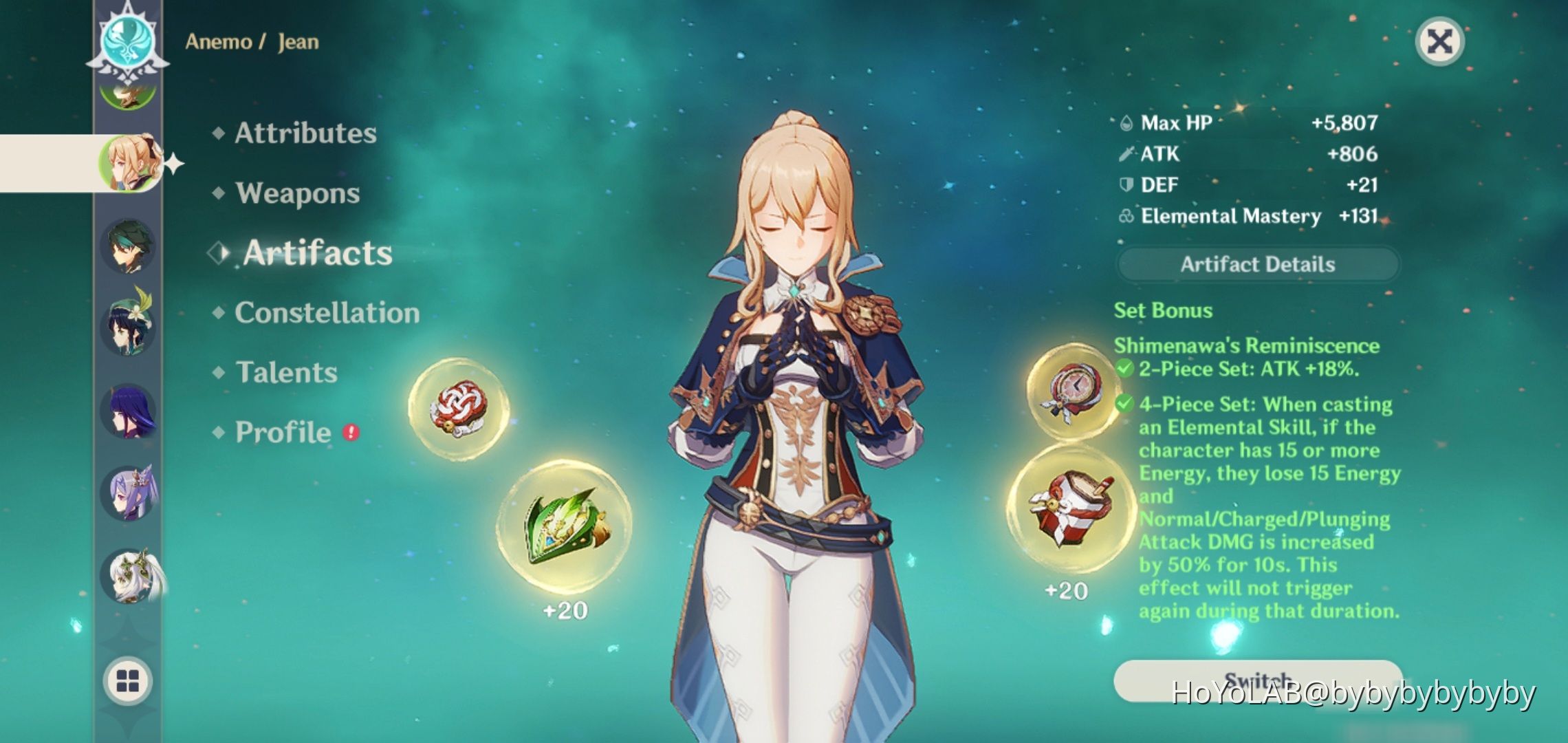This screenshot has width=1568, height=743.
Task: Choose Nahida's portrait in the sidebar
Action: (x=131, y=575)
